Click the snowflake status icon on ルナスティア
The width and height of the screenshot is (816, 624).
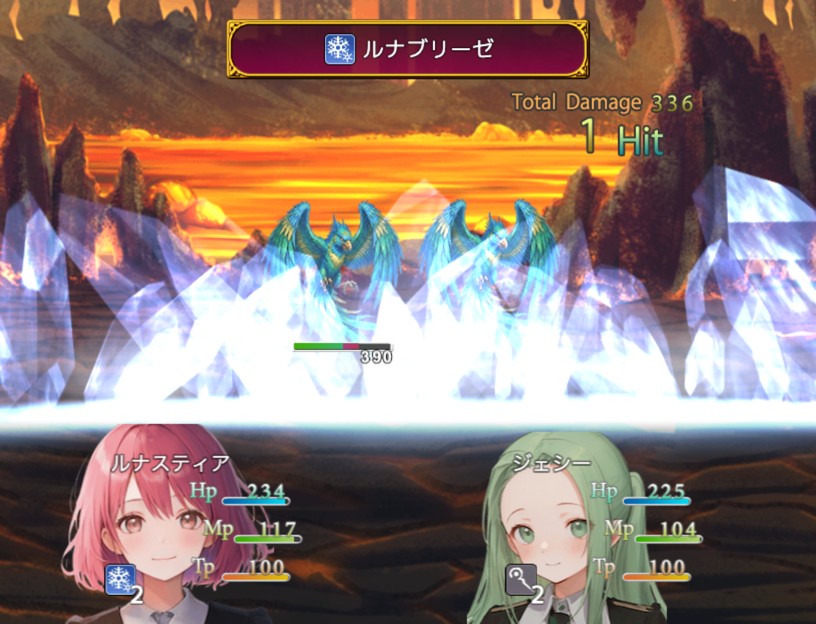pos(120,579)
